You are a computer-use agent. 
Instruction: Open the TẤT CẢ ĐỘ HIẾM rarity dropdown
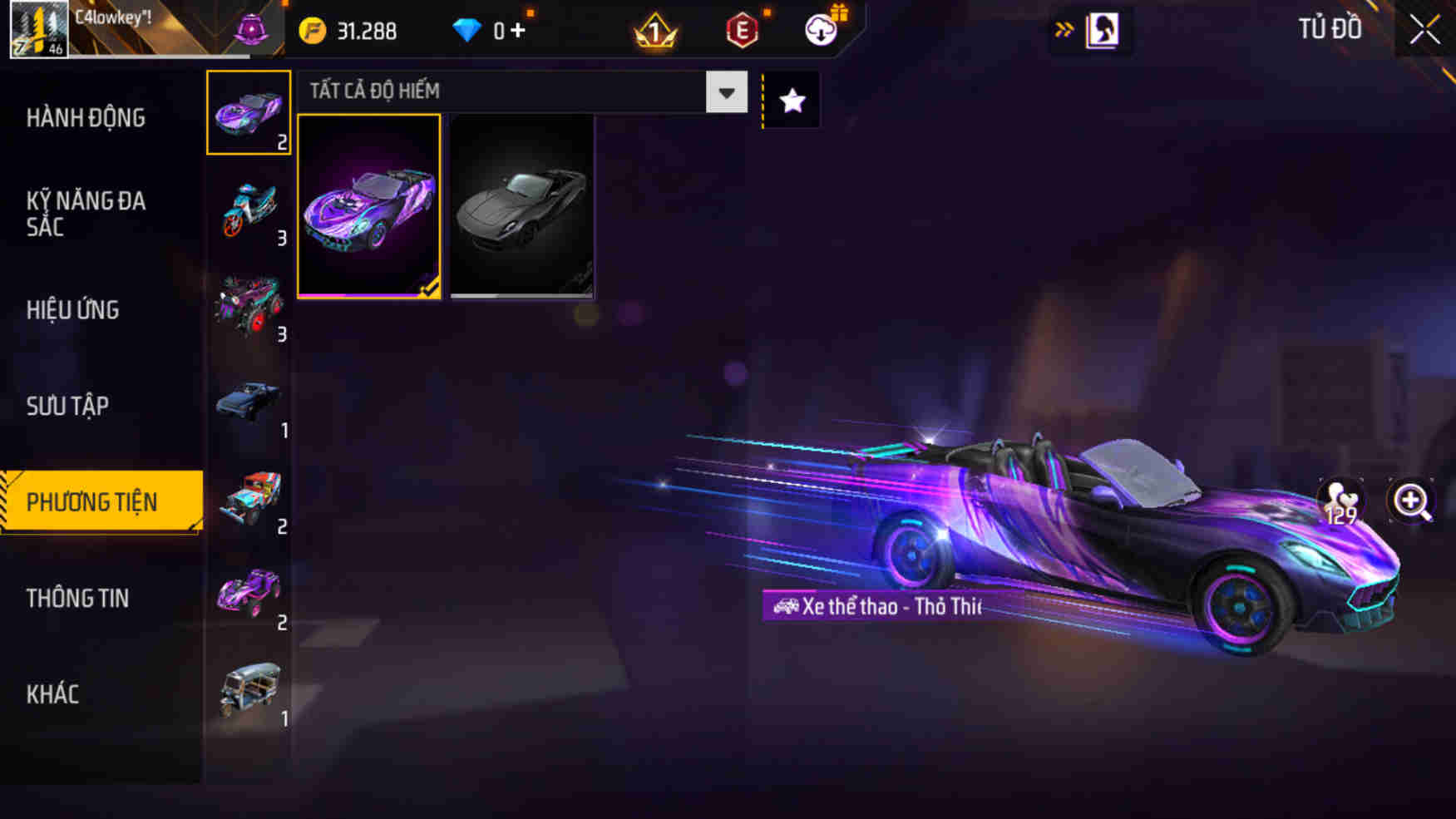click(516, 92)
